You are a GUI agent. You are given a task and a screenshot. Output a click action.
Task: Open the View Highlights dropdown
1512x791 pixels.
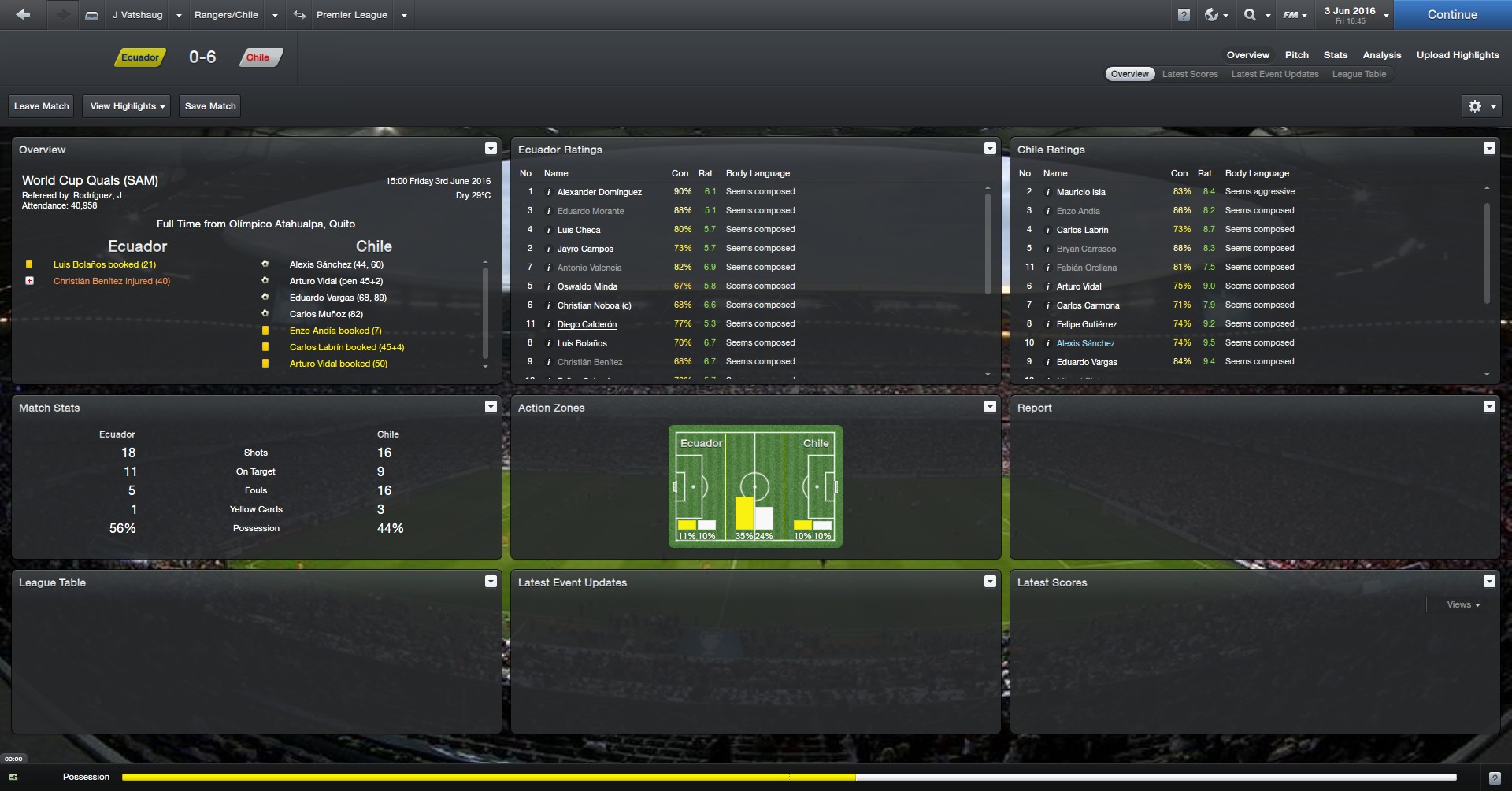[127, 106]
